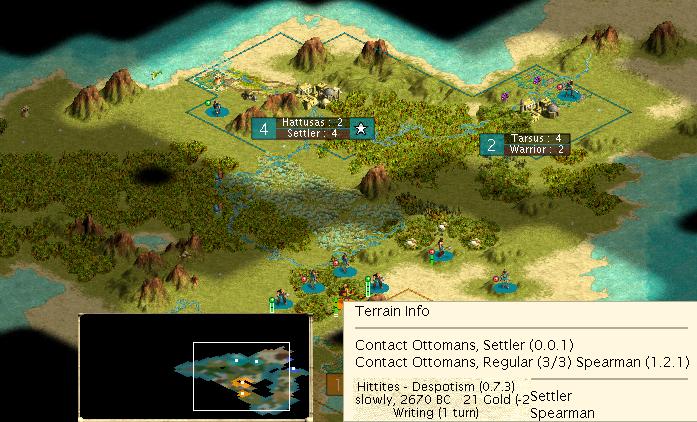The image size is (697, 422).
Task: Open the Terrain Info menu entry
Action: click(390, 311)
